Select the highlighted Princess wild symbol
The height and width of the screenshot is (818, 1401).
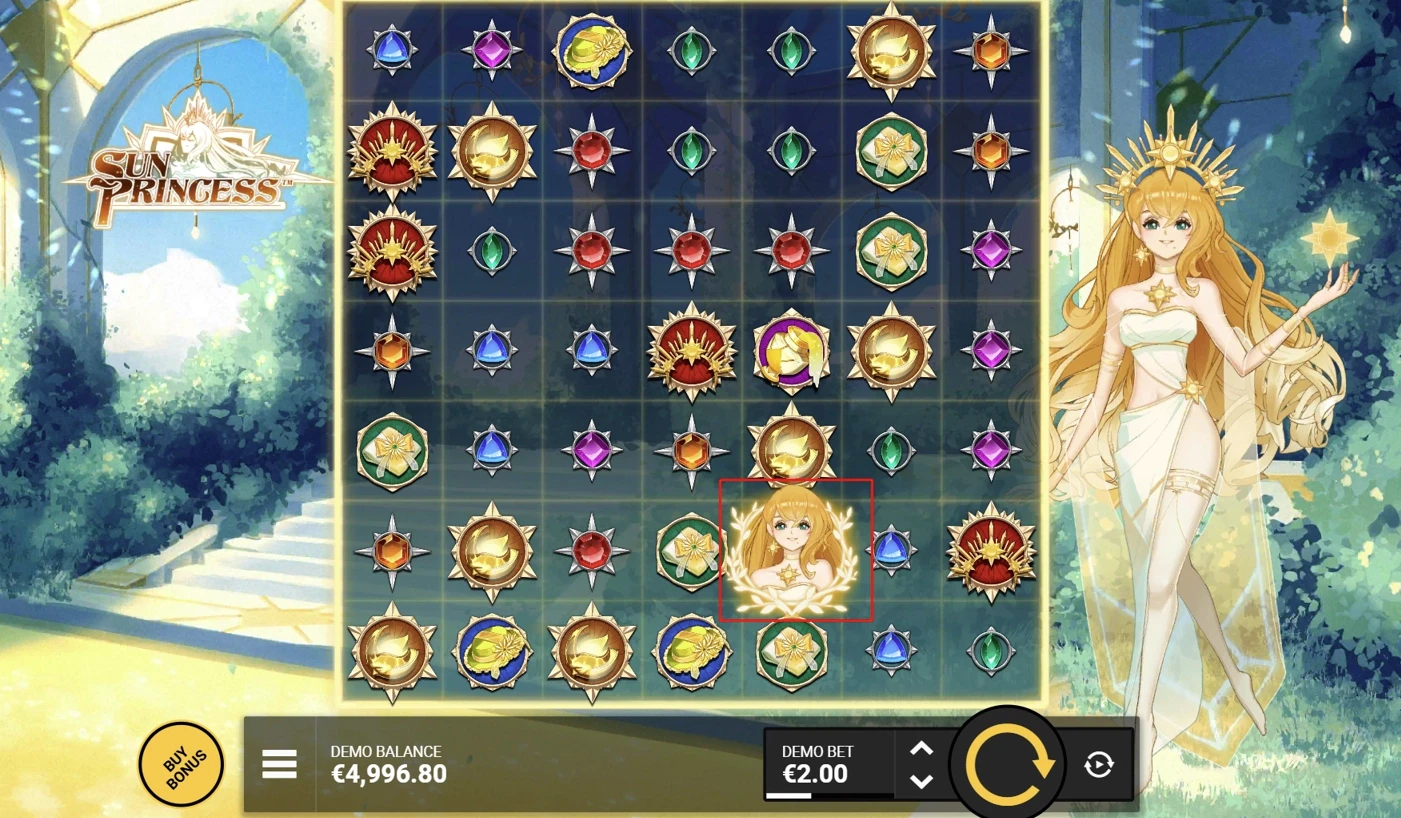coord(795,550)
